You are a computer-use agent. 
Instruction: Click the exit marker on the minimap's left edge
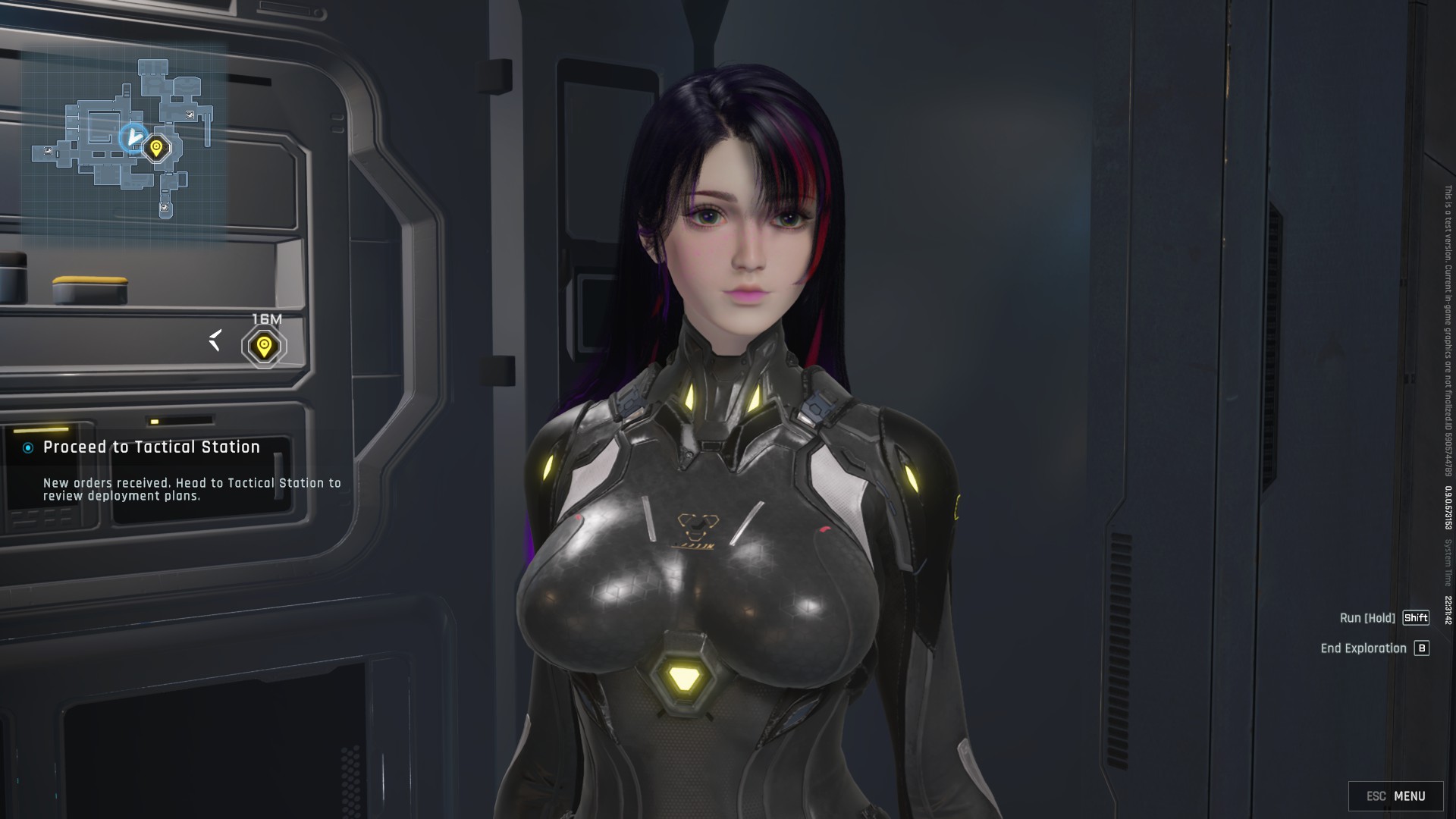tap(48, 150)
